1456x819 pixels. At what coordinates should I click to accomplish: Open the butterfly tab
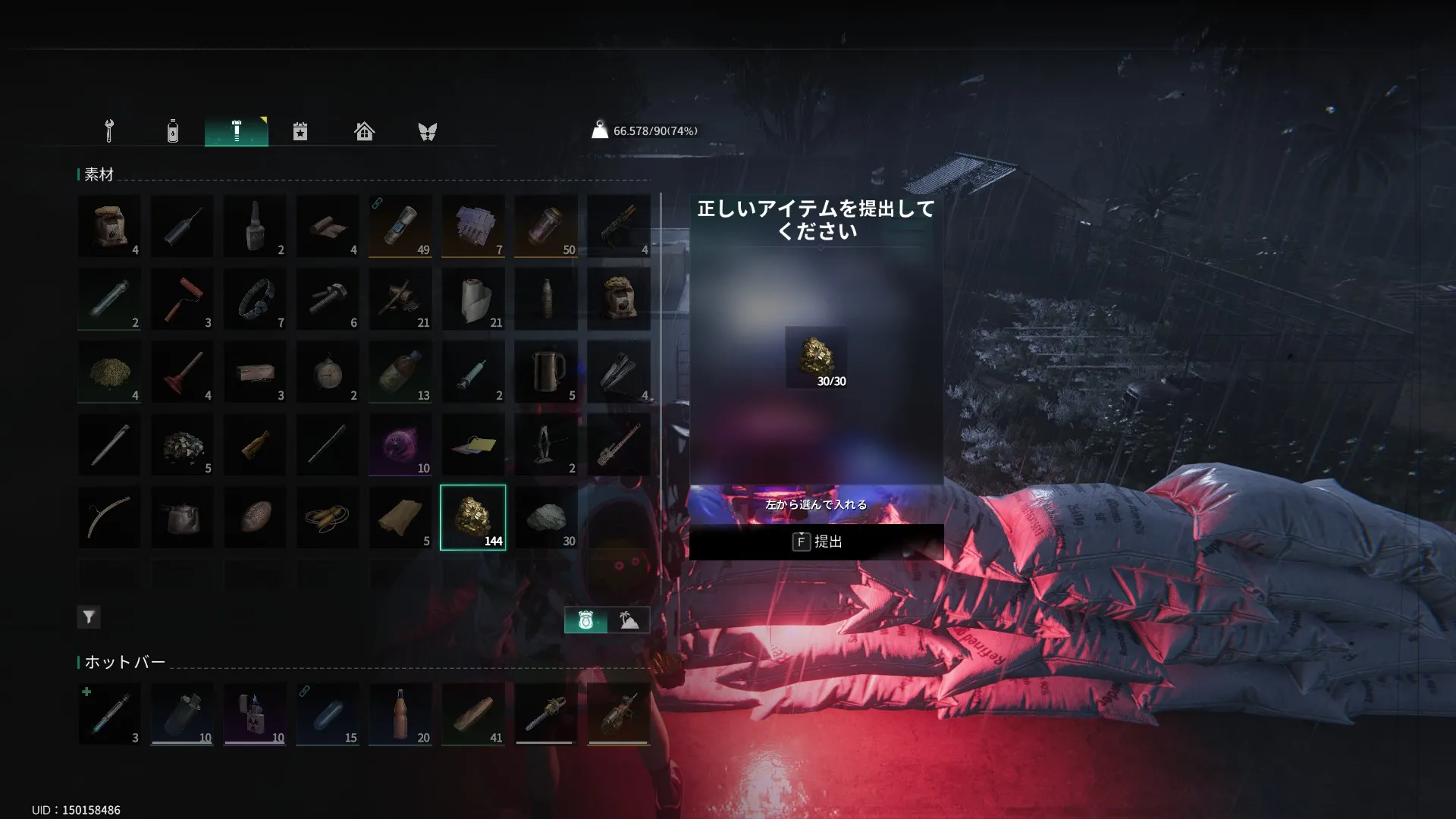(x=428, y=131)
